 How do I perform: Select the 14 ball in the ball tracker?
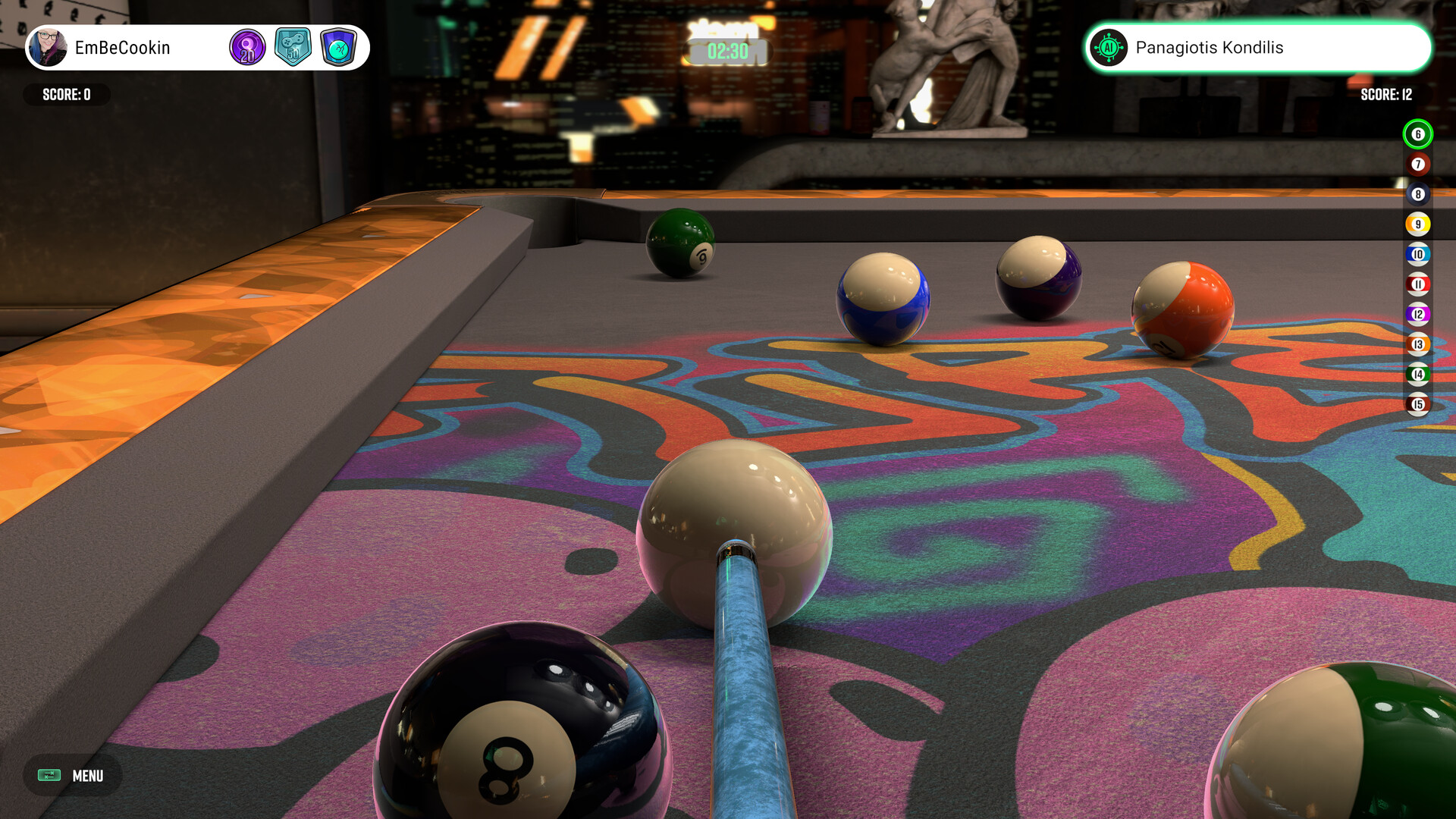[x=1417, y=372]
